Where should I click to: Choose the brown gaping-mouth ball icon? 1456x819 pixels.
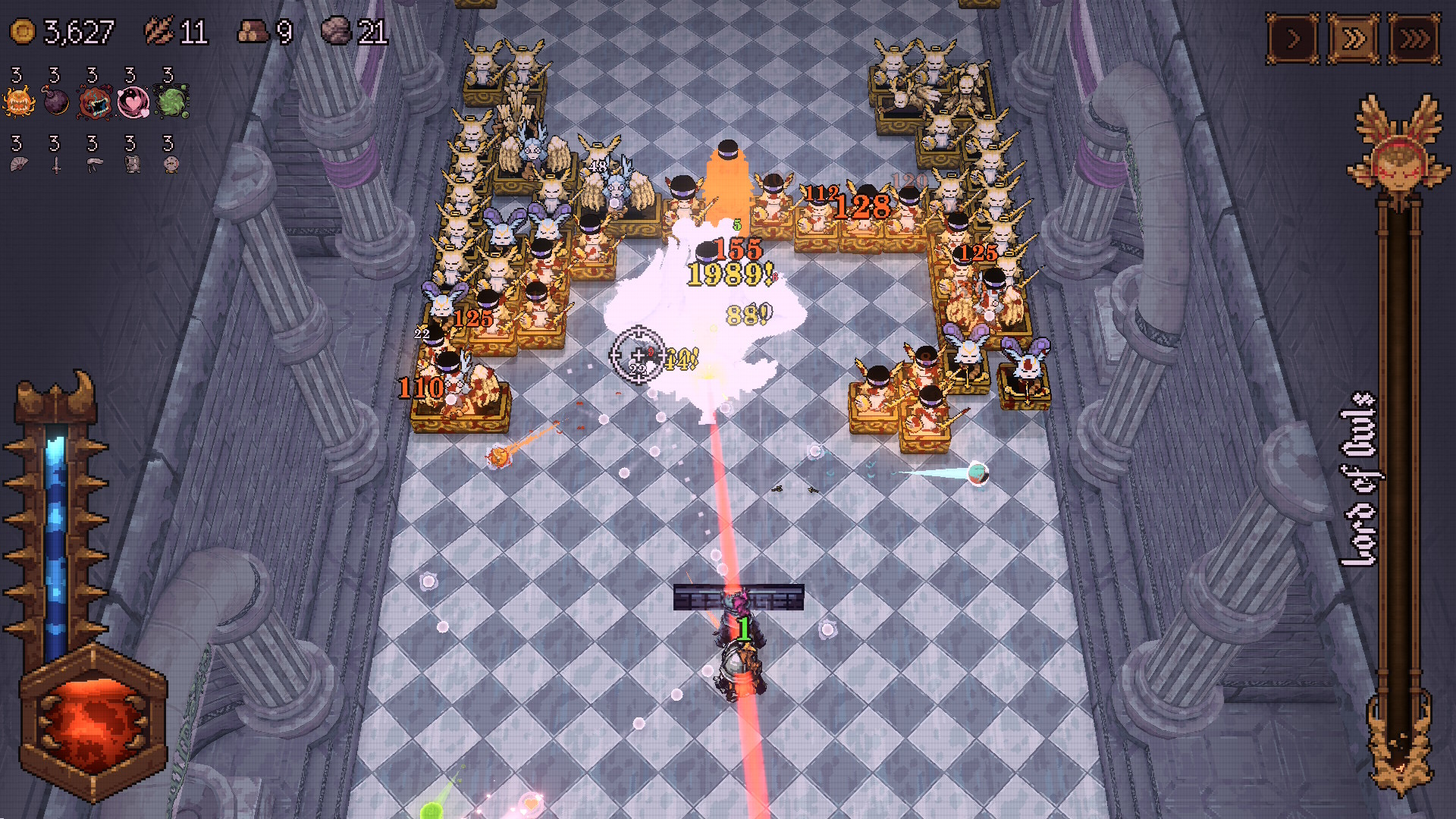[96, 102]
